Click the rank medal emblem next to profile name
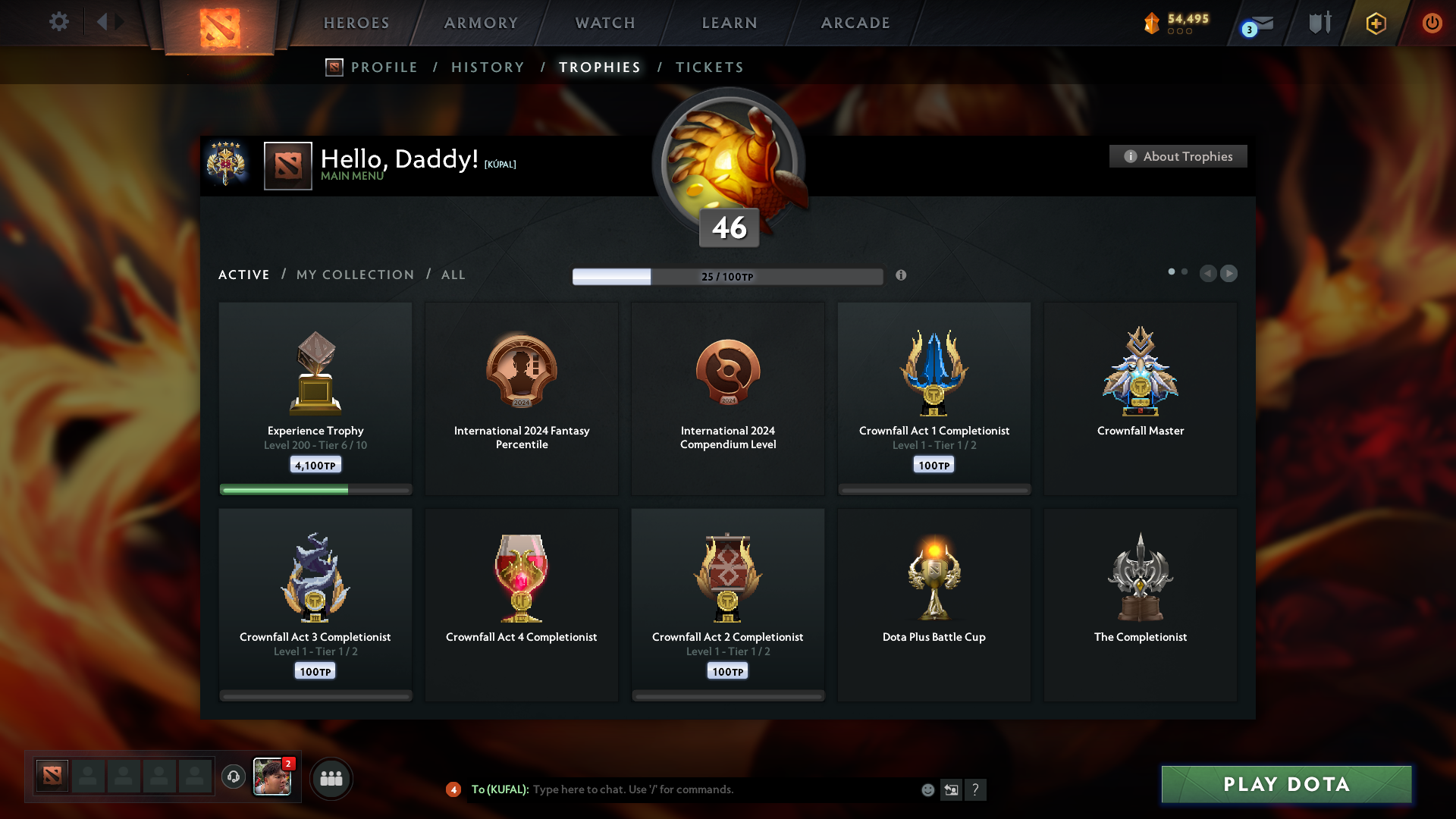 click(x=227, y=165)
